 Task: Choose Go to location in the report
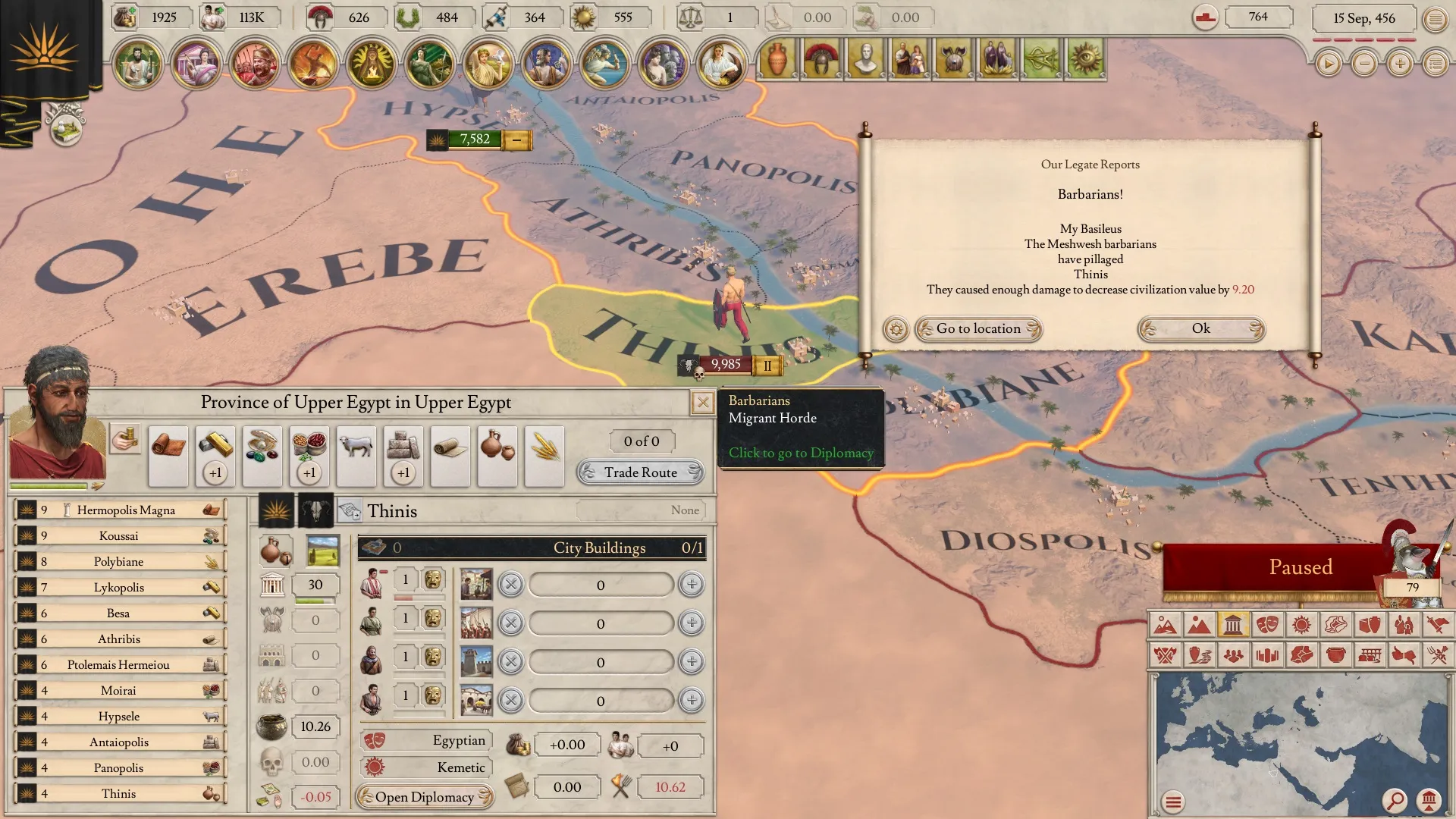(x=978, y=328)
